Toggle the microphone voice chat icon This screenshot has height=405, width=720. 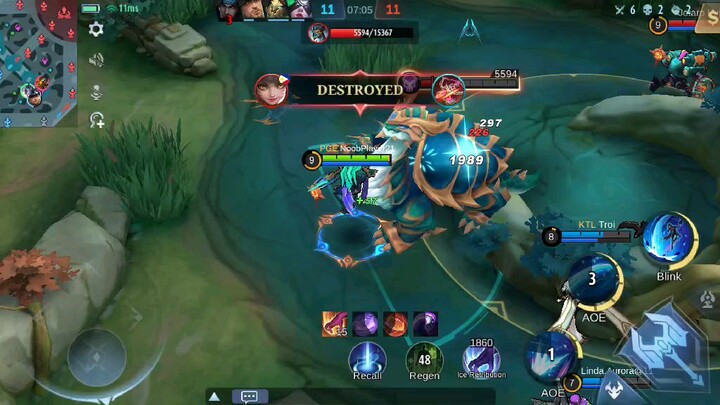point(96,91)
